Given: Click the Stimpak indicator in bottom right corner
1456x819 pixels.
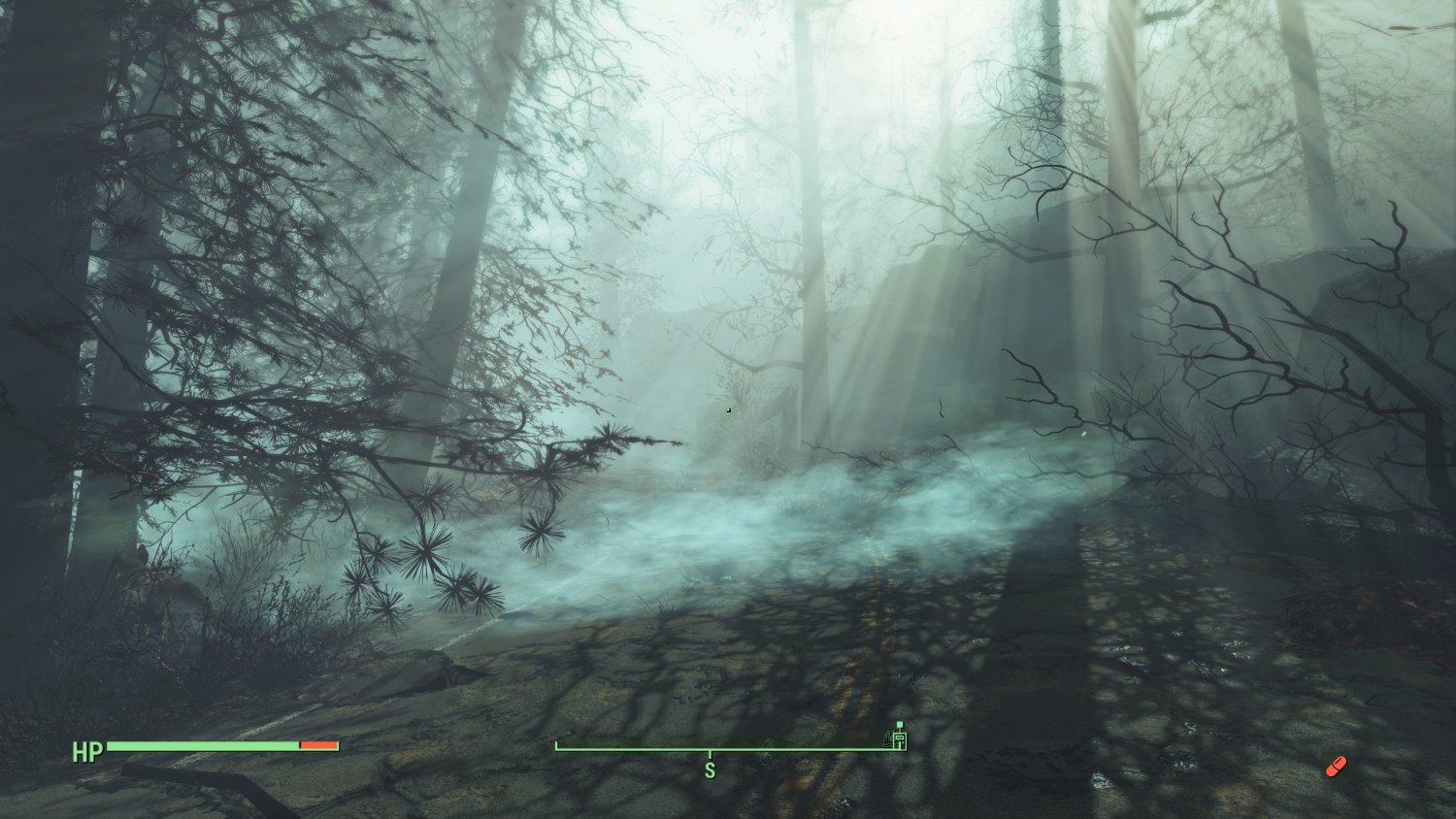Looking at the screenshot, I should pyautogui.click(x=1339, y=766).
